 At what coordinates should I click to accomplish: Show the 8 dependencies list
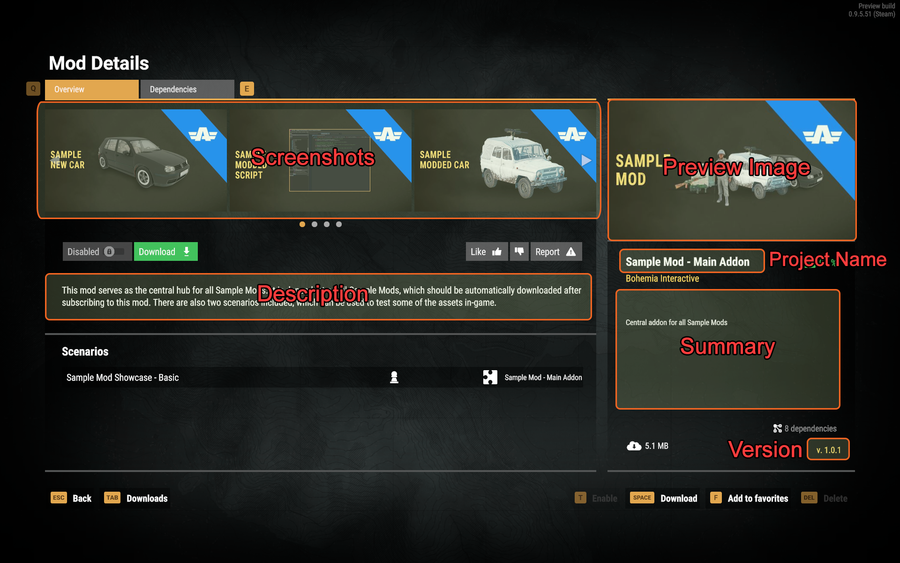pos(805,428)
